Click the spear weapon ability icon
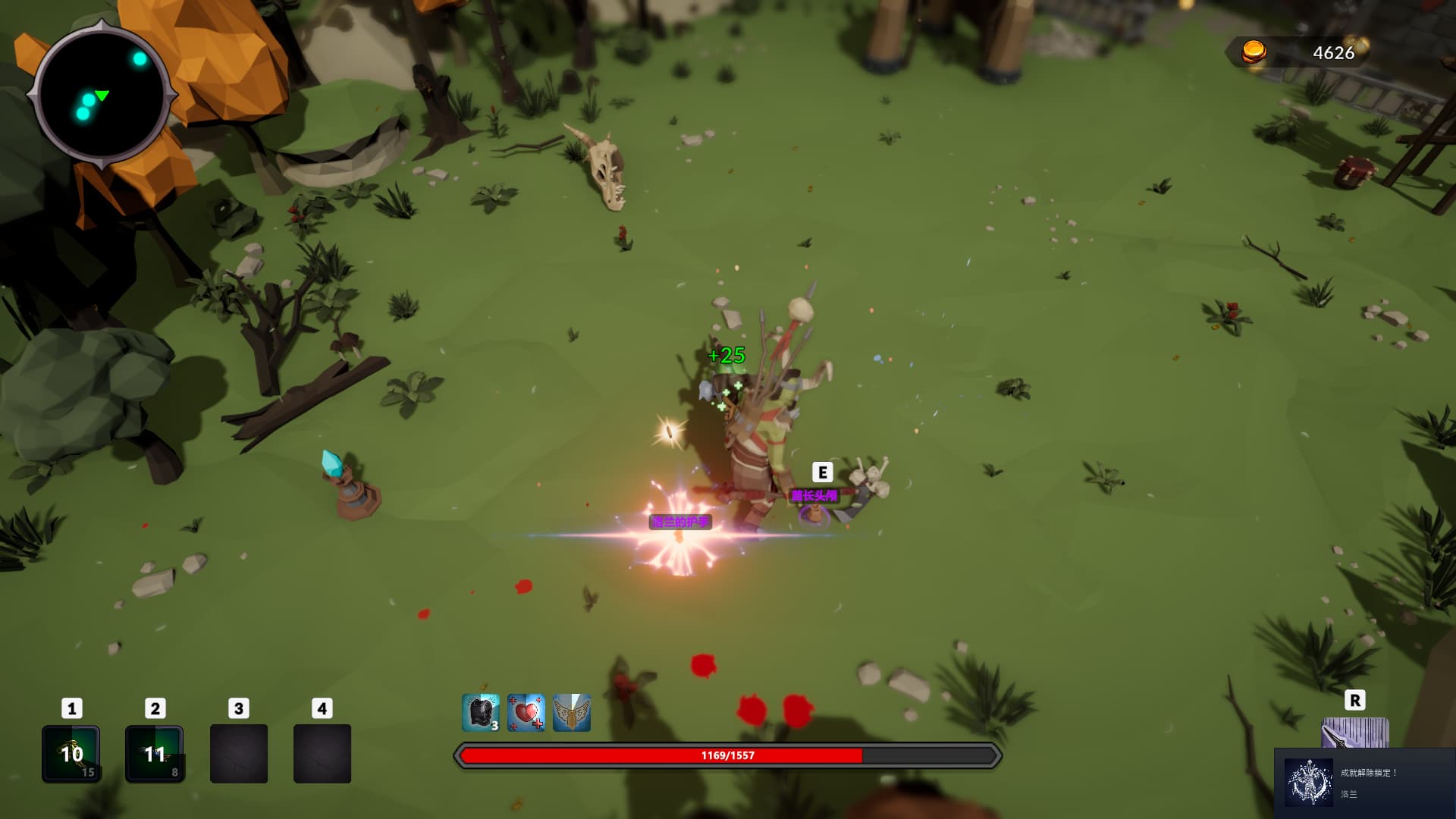Viewport: 1456px width, 819px height. 1354,733
